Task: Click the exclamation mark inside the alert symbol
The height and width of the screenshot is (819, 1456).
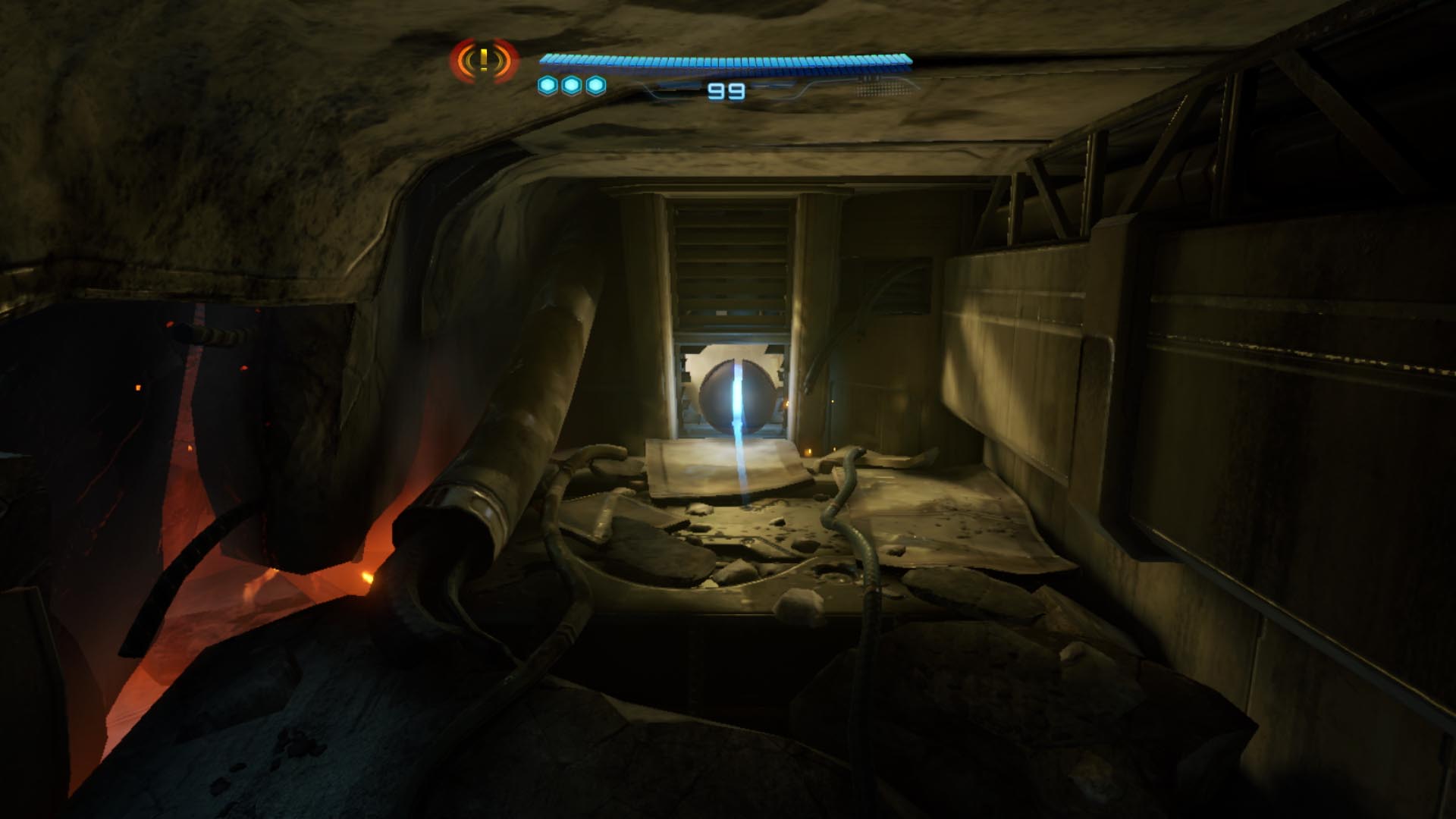Action: tap(484, 58)
